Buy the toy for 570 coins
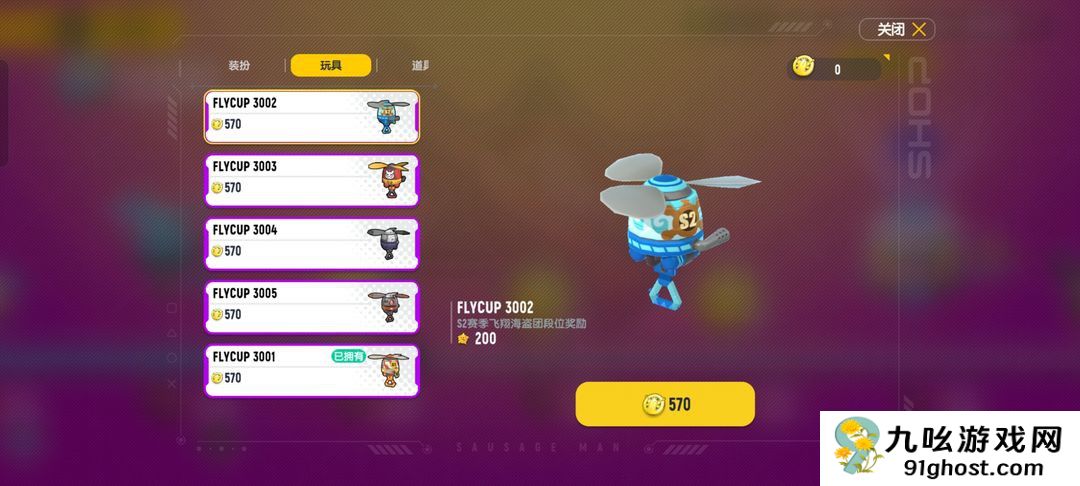1080x486 pixels. [665, 404]
